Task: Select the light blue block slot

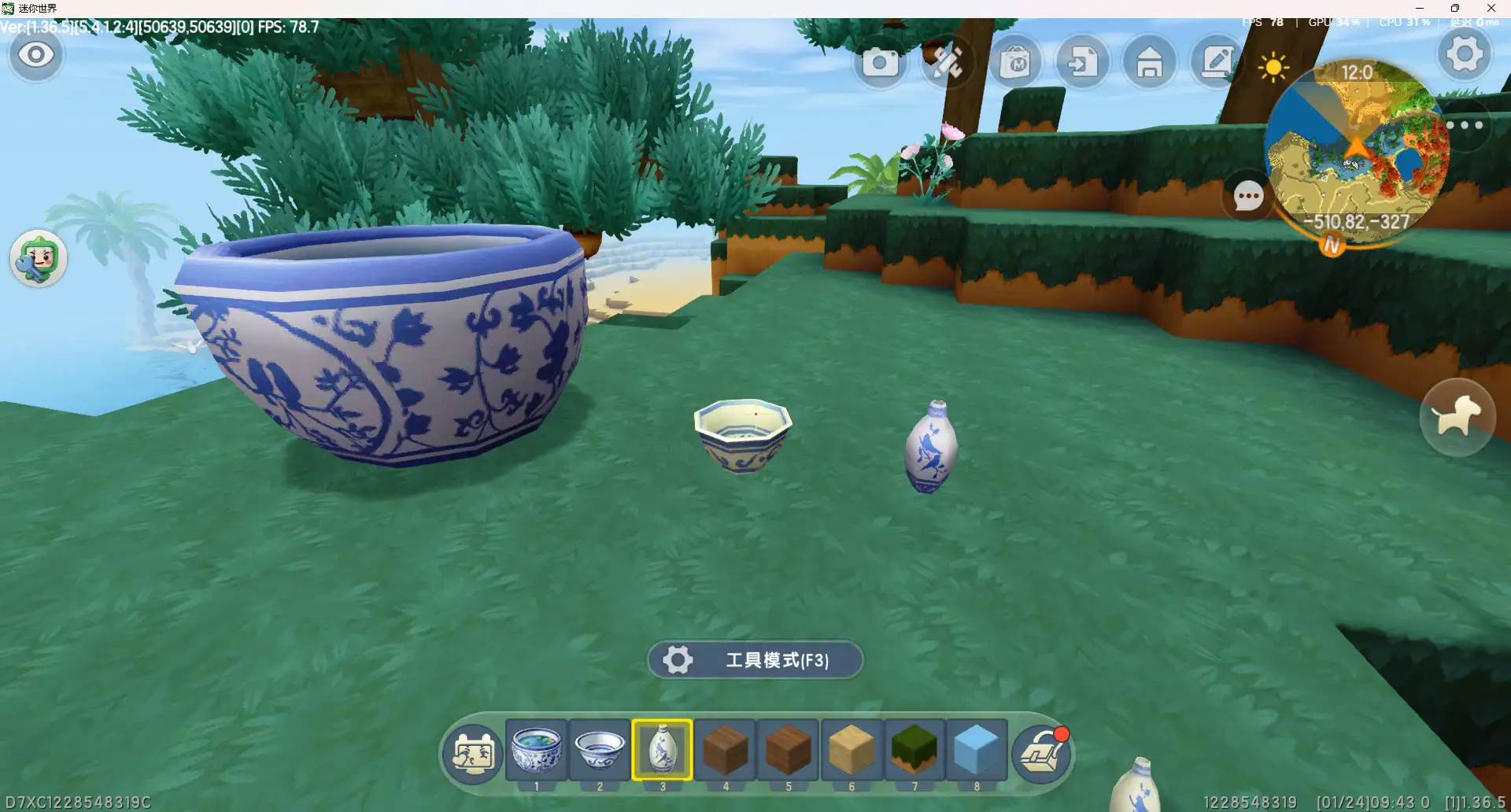Action: pos(977,750)
